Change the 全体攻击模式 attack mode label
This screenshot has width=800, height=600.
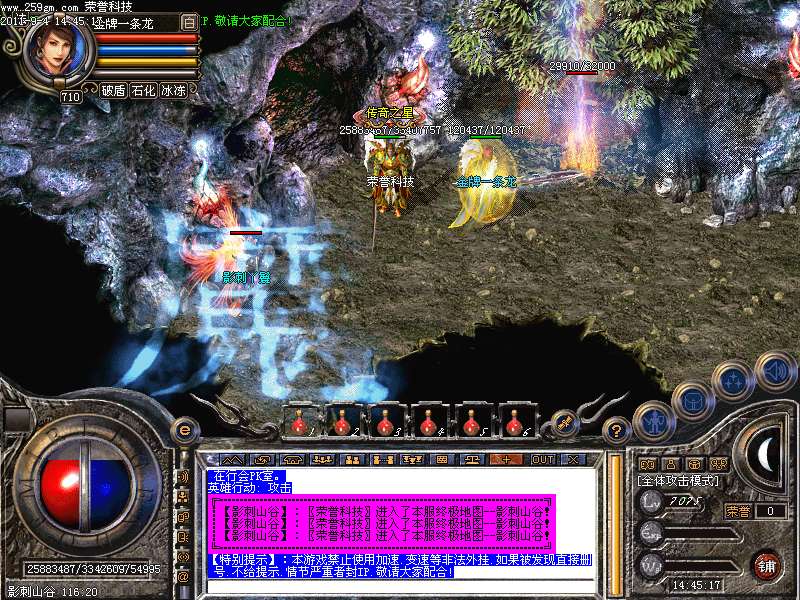tap(675, 480)
